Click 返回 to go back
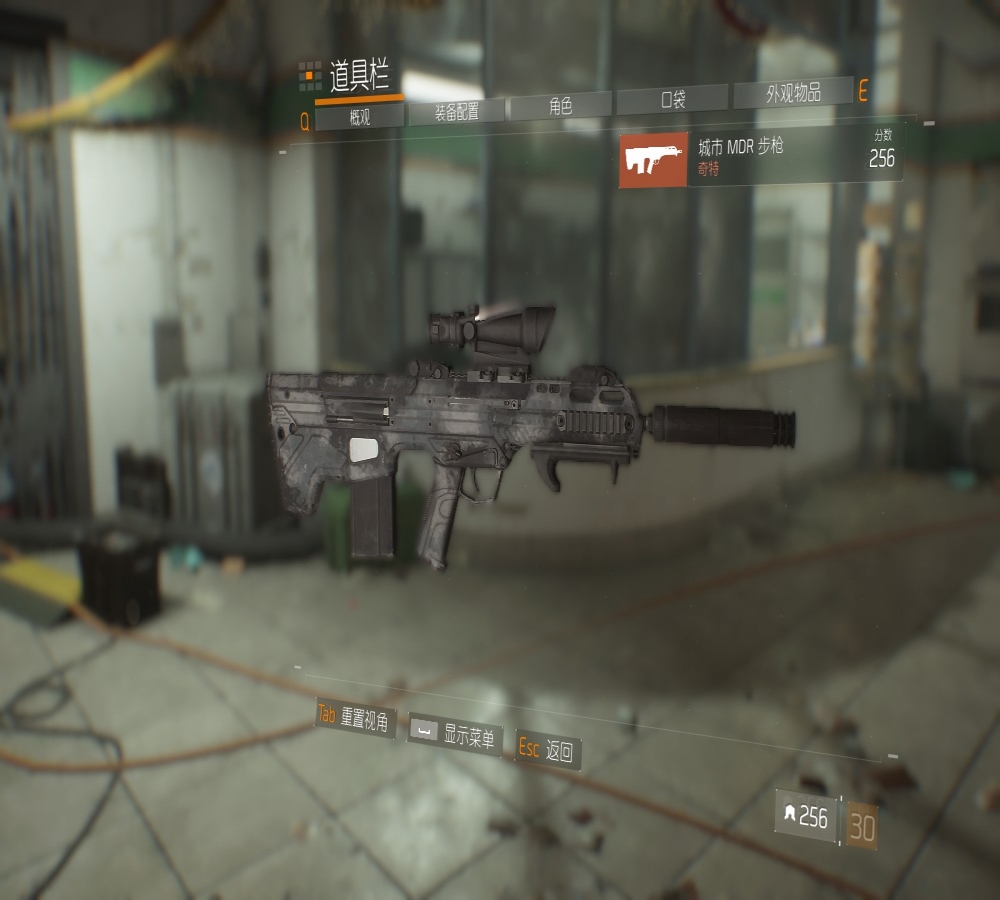The height and width of the screenshot is (900, 1000). [548, 751]
